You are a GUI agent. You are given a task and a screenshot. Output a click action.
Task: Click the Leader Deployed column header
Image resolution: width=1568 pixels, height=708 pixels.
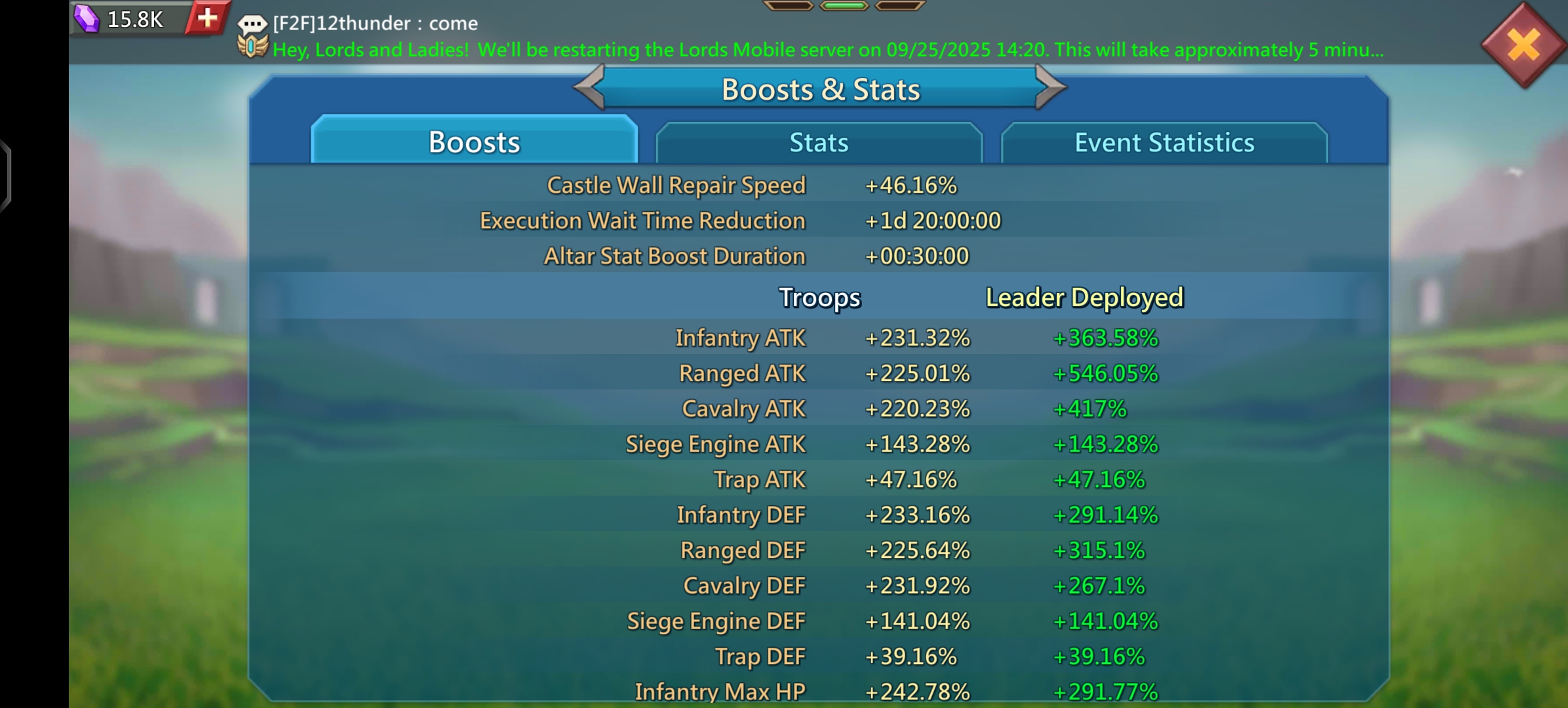(1085, 296)
